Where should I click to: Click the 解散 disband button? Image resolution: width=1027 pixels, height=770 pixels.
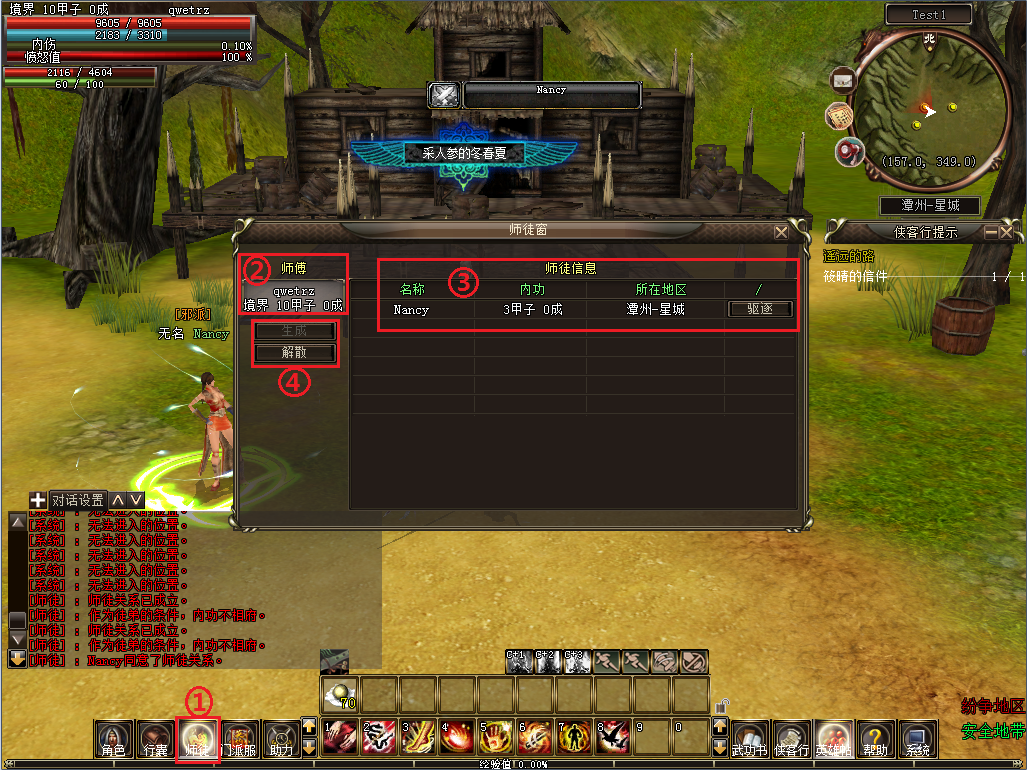pos(294,353)
